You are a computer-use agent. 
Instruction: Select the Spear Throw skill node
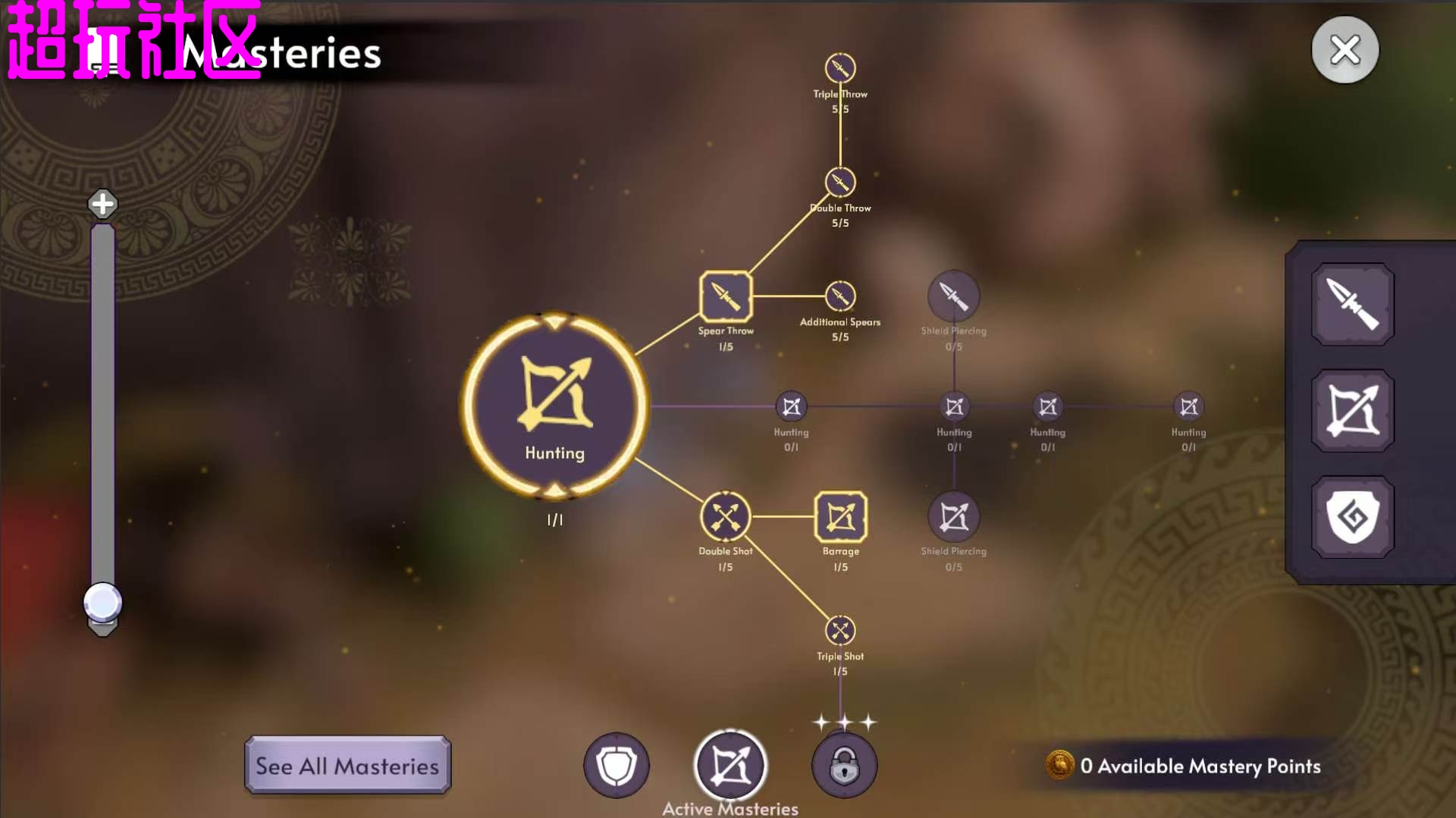click(x=726, y=296)
